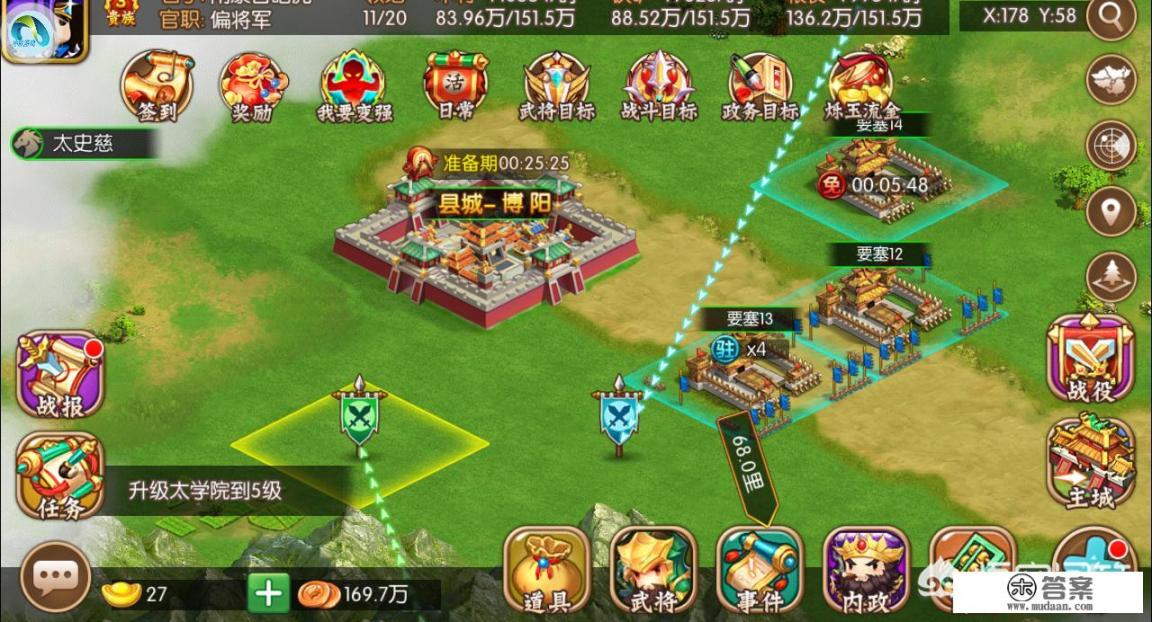Open the 任务 quest menu
1152x622 pixels.
[59, 475]
